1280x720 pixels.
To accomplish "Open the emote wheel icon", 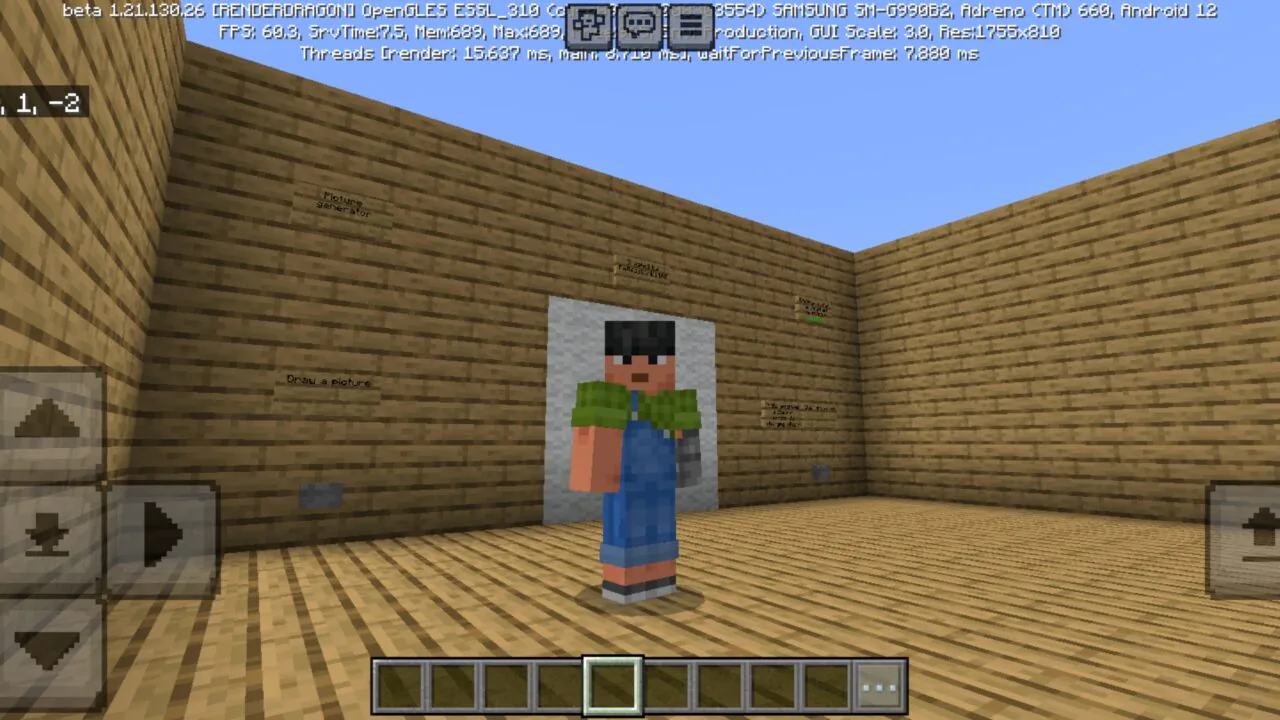I will 588,25.
